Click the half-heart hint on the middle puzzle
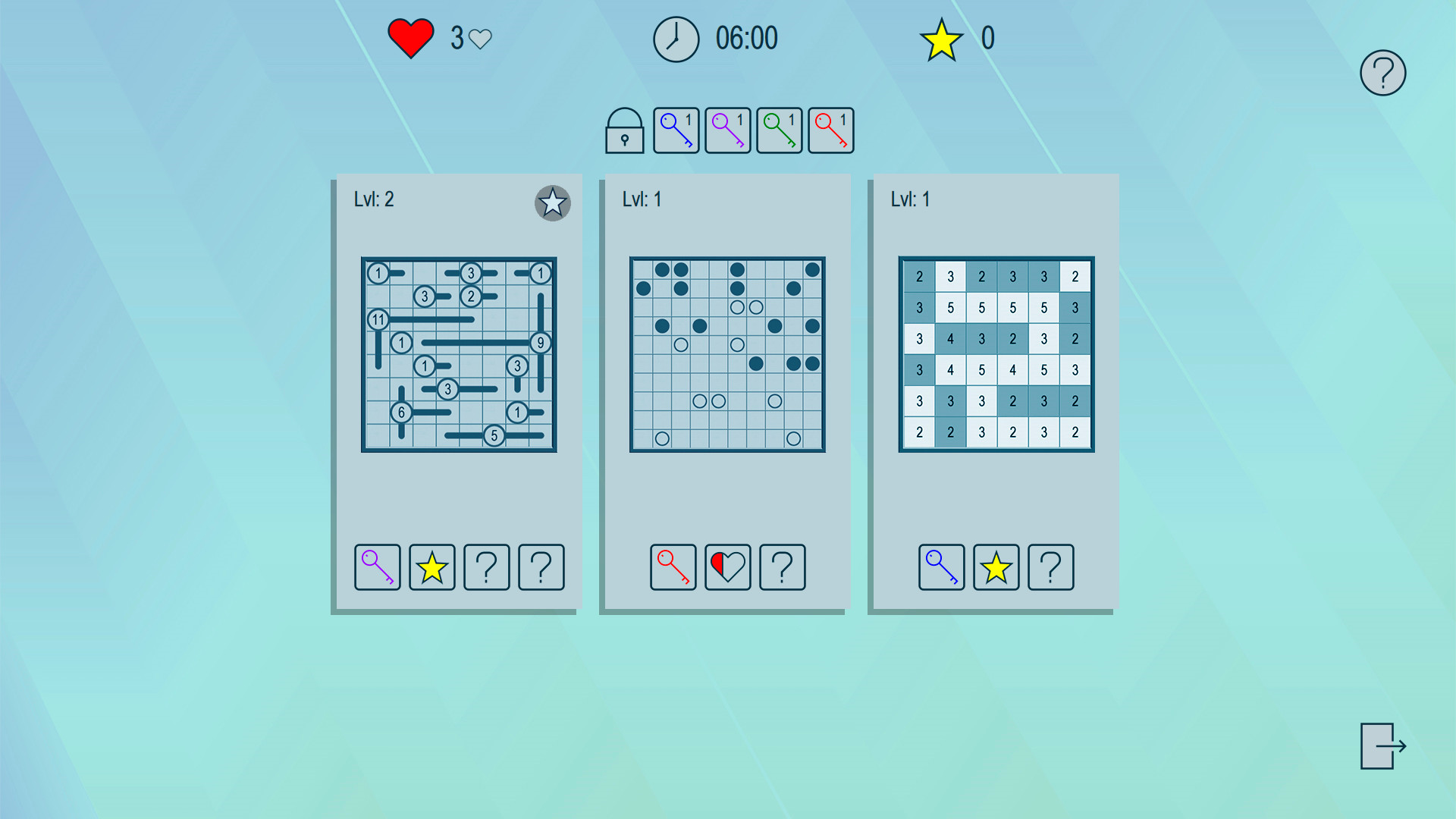 727,567
